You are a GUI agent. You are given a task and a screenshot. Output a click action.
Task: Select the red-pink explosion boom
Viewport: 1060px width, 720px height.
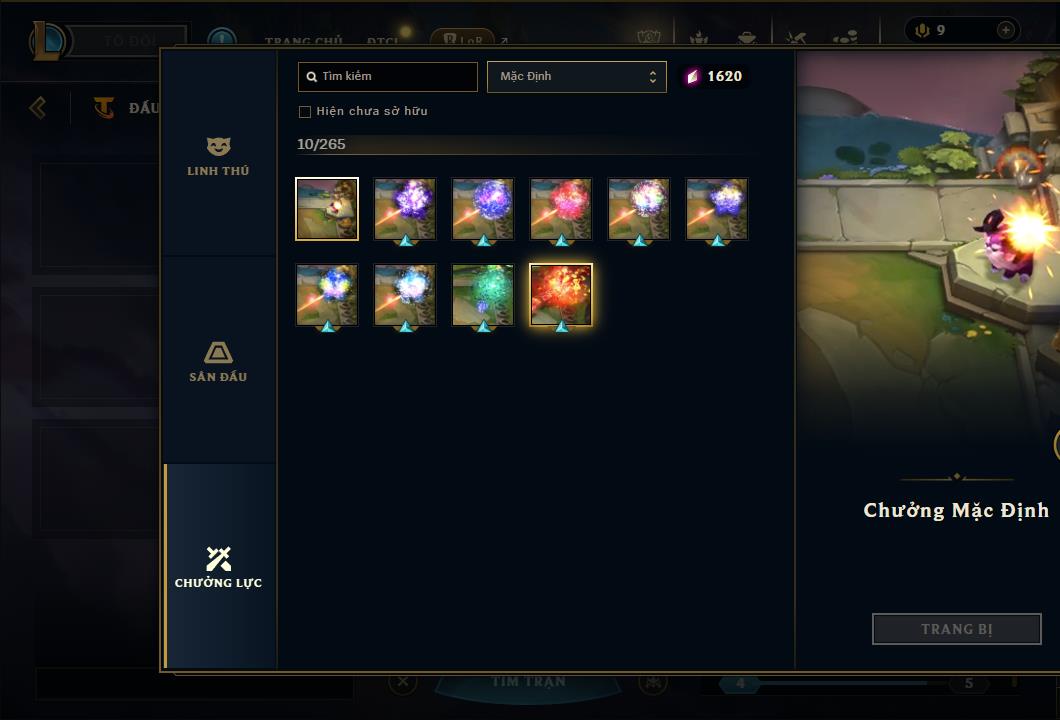point(561,209)
